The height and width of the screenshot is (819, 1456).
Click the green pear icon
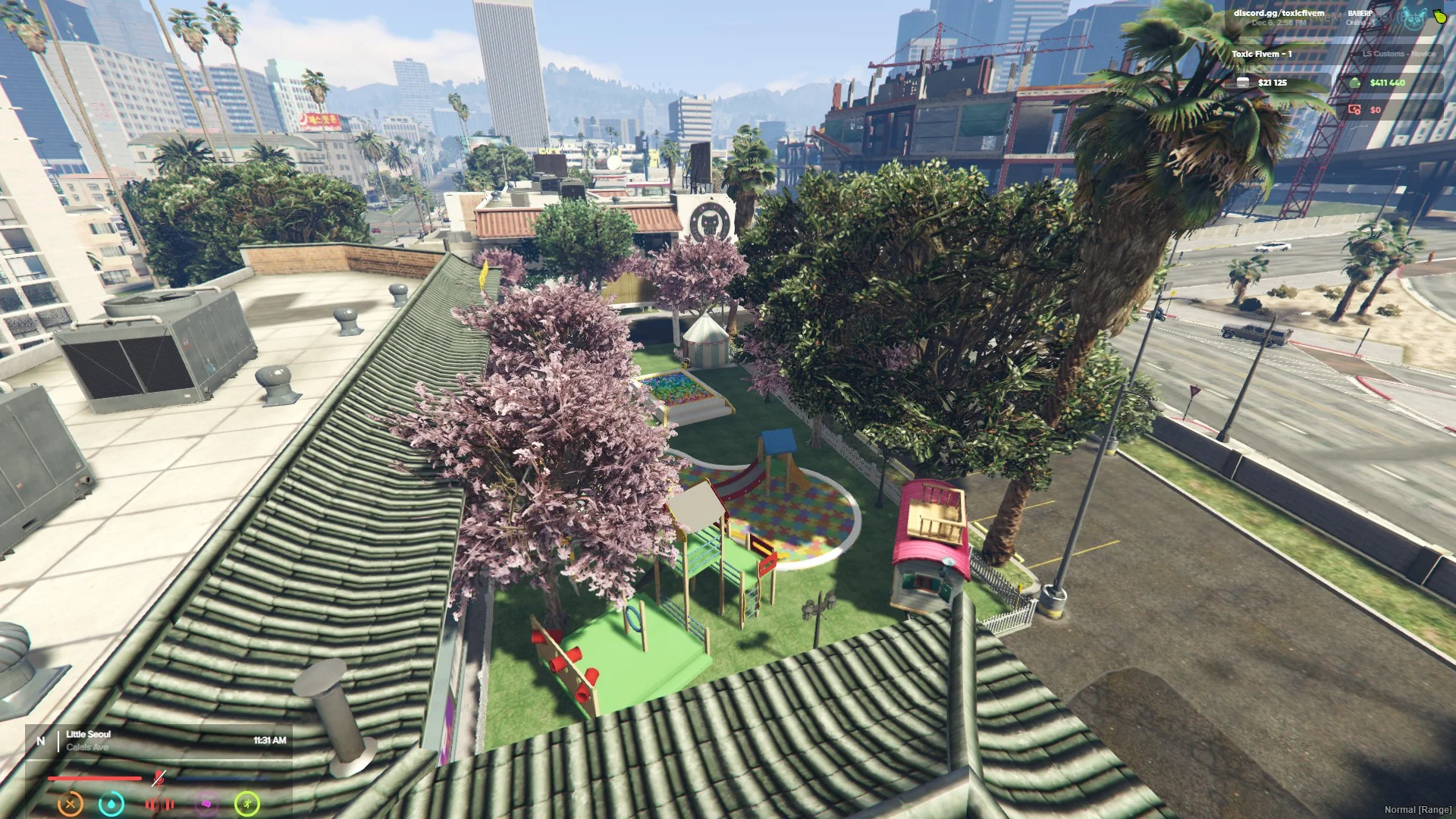pos(1439,16)
